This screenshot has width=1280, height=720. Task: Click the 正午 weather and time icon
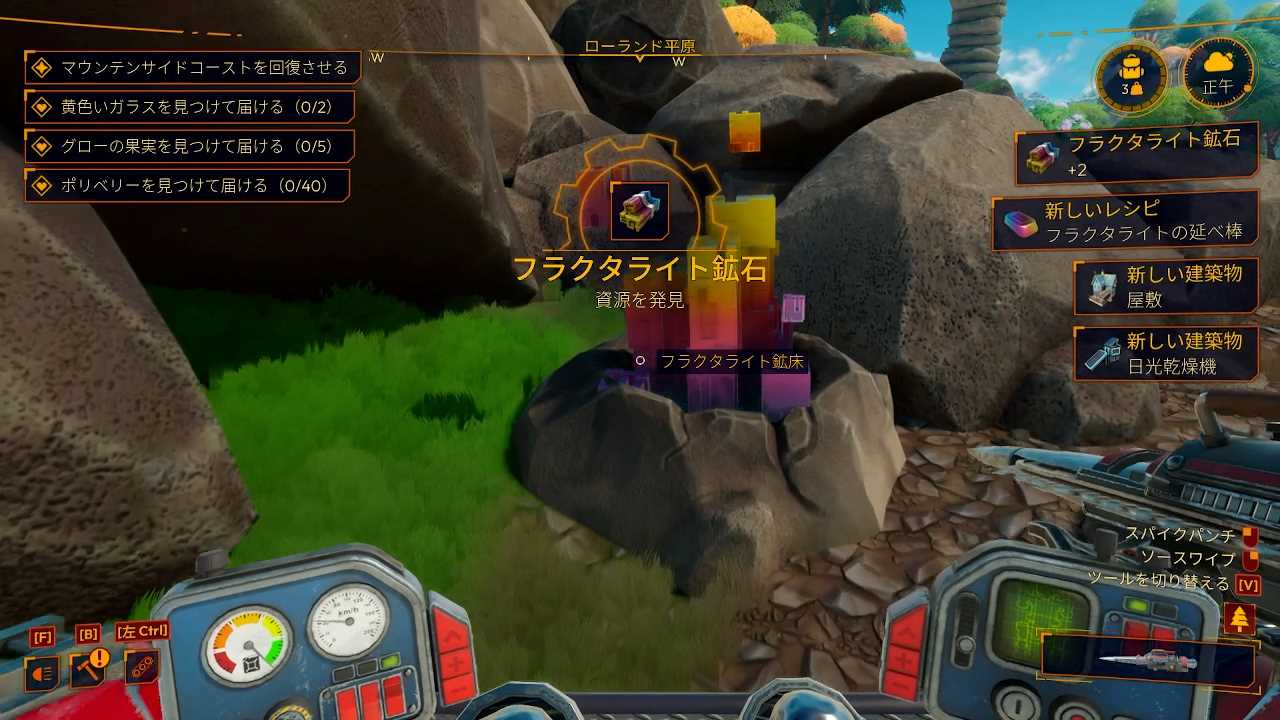click(1218, 74)
